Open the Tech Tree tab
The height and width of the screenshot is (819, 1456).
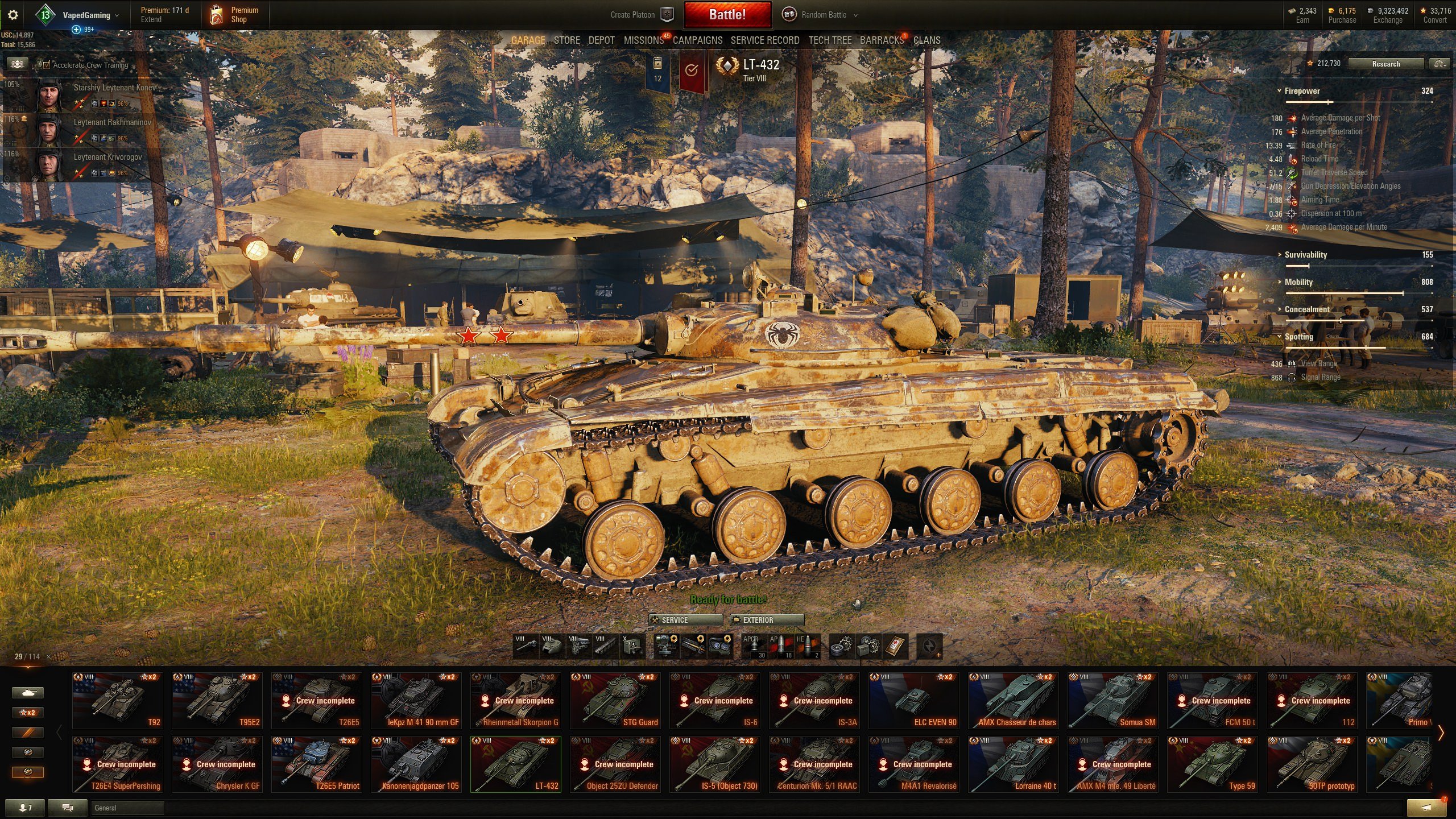click(x=830, y=40)
